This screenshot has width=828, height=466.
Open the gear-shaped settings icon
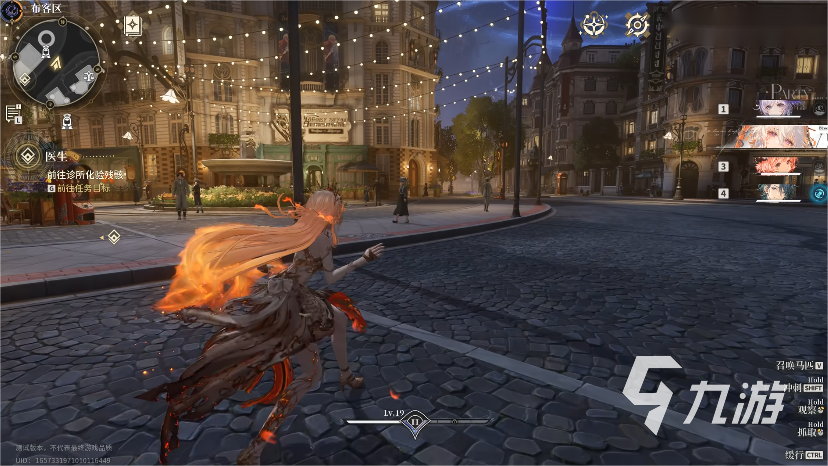(x=637, y=25)
